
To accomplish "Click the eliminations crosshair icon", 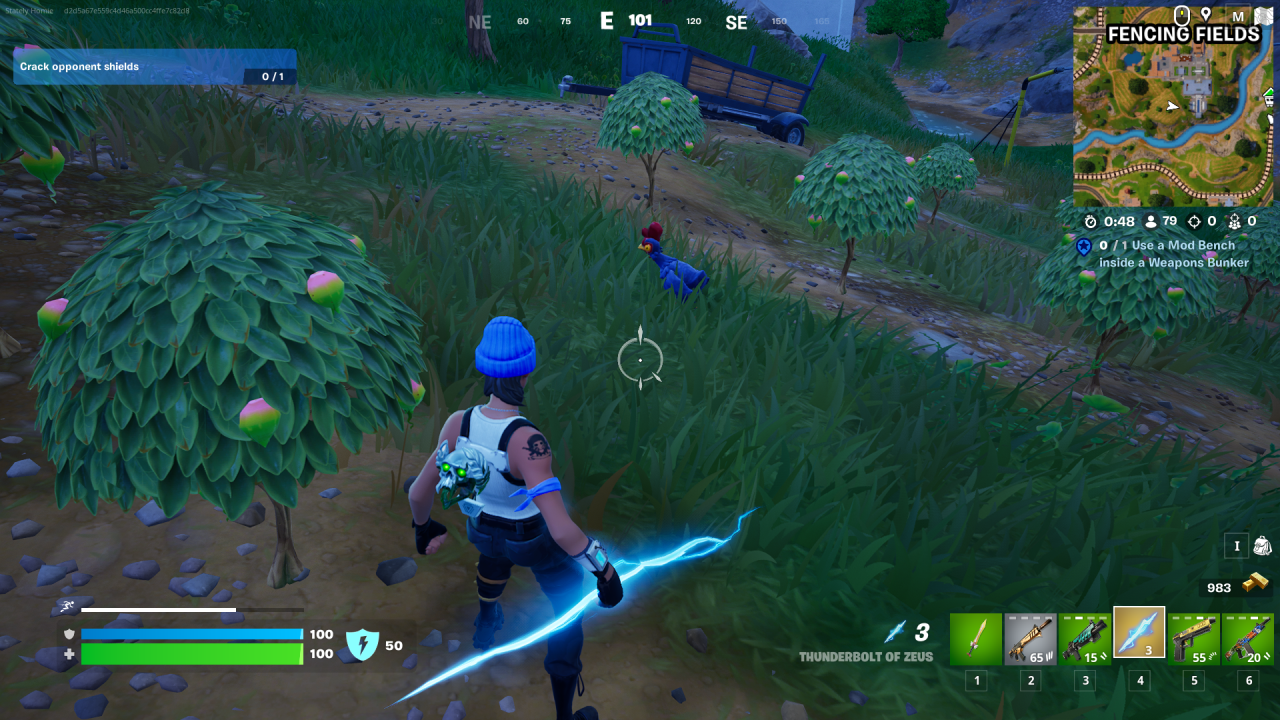I will pos(1195,221).
